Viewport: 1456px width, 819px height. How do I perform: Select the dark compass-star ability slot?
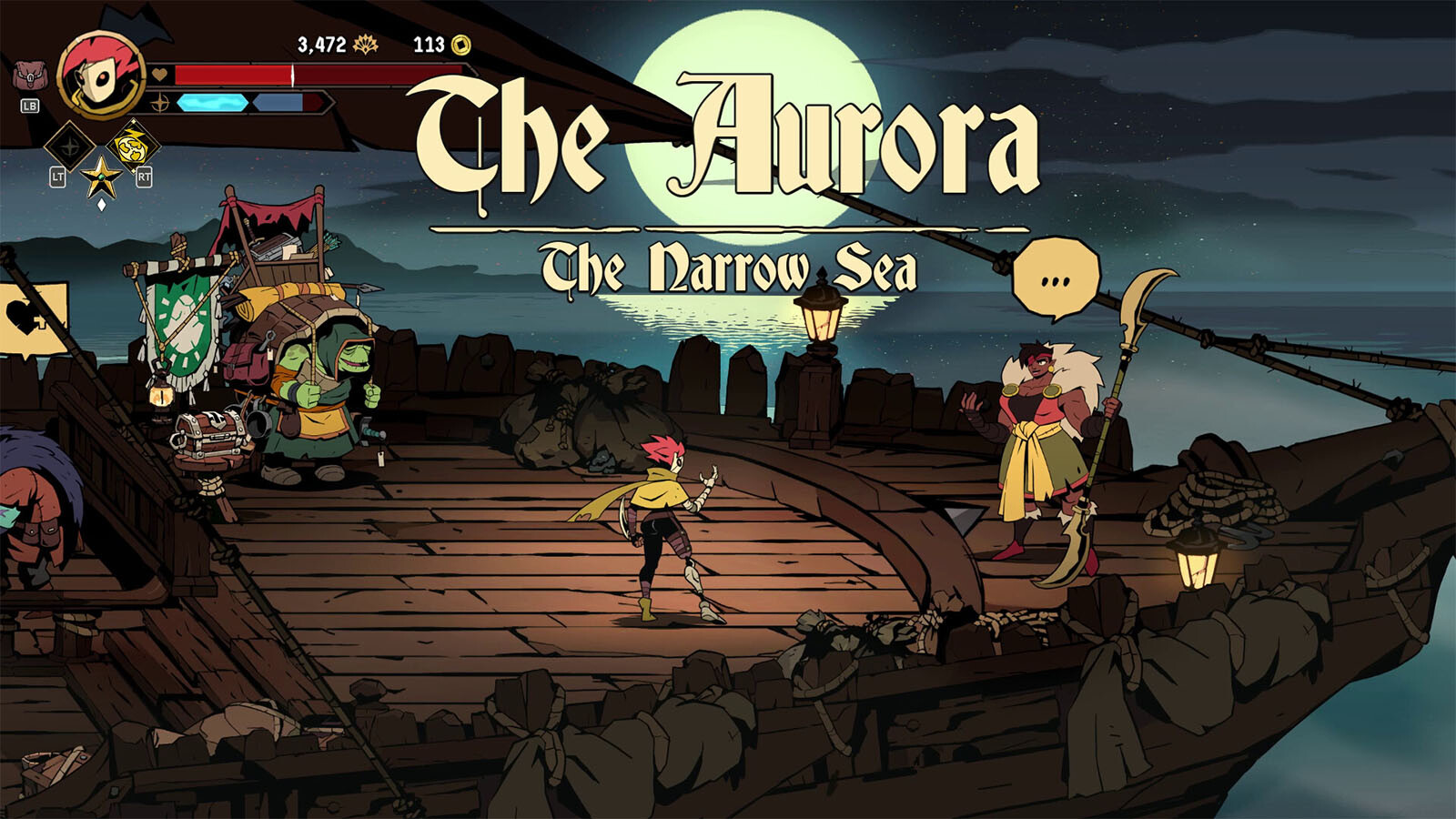[69, 146]
